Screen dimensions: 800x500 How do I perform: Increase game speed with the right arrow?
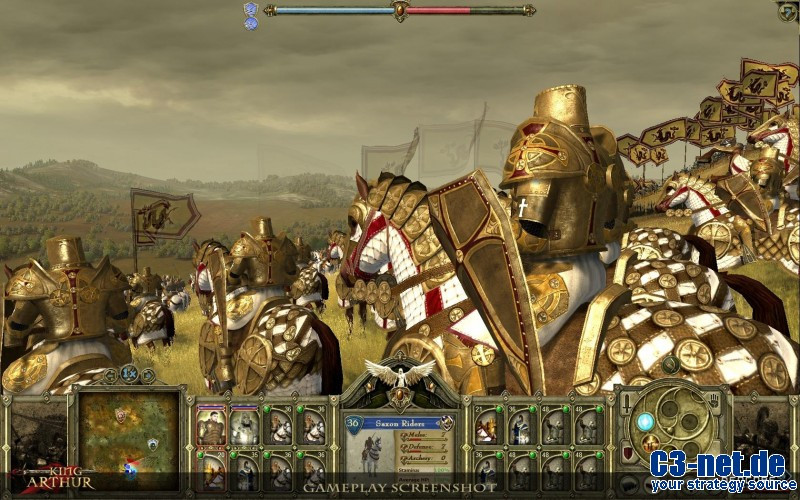(148, 375)
